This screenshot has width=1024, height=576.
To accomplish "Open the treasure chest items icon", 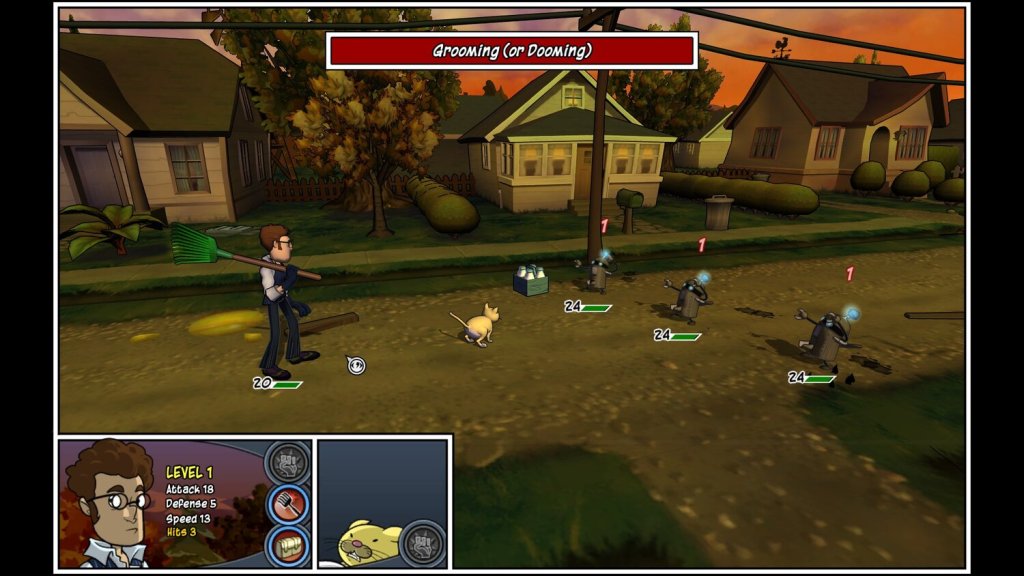I will (287, 545).
